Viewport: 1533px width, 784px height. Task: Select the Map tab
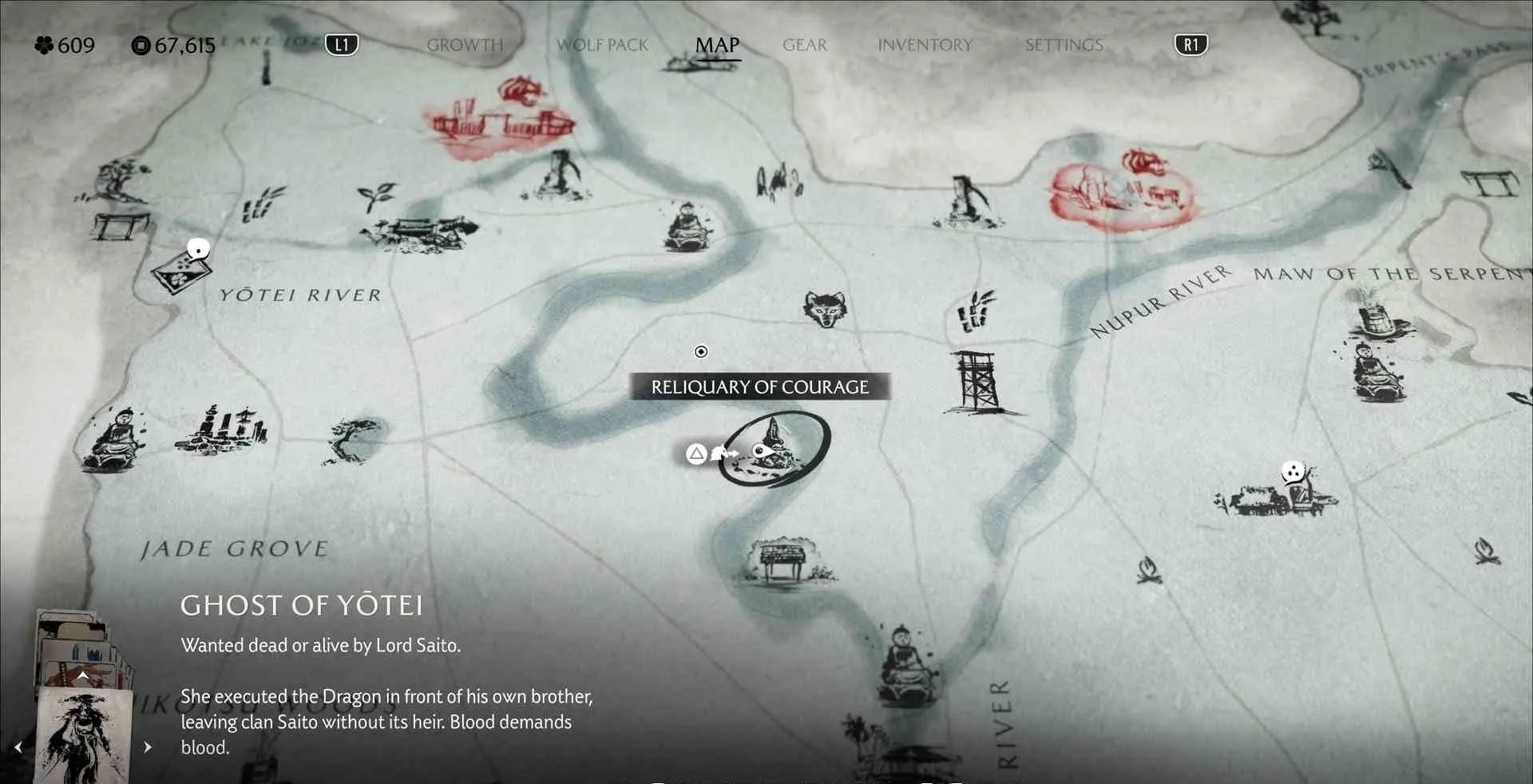[x=717, y=46]
